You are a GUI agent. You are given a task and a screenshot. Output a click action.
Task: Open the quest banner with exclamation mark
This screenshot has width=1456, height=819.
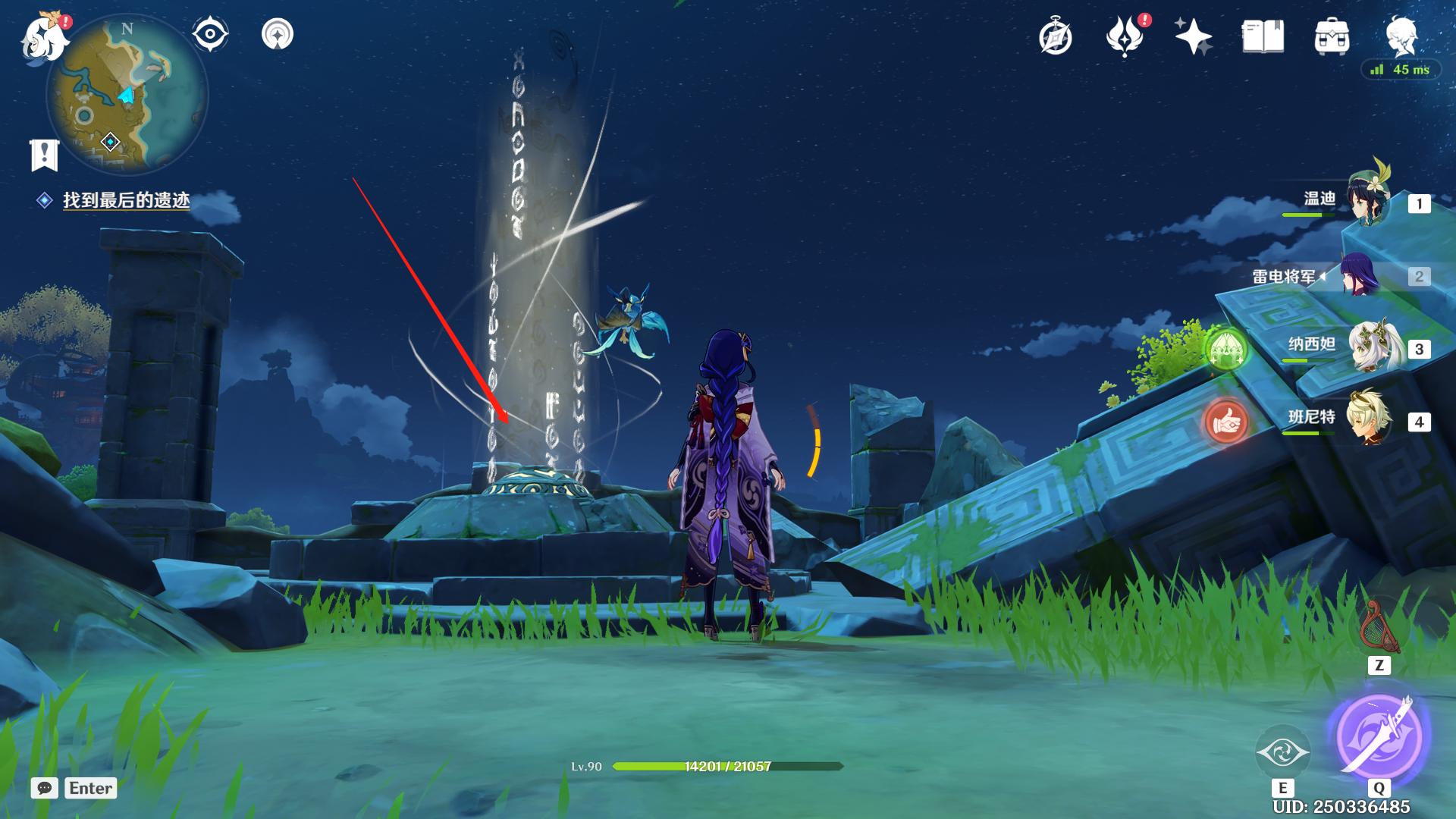44,155
